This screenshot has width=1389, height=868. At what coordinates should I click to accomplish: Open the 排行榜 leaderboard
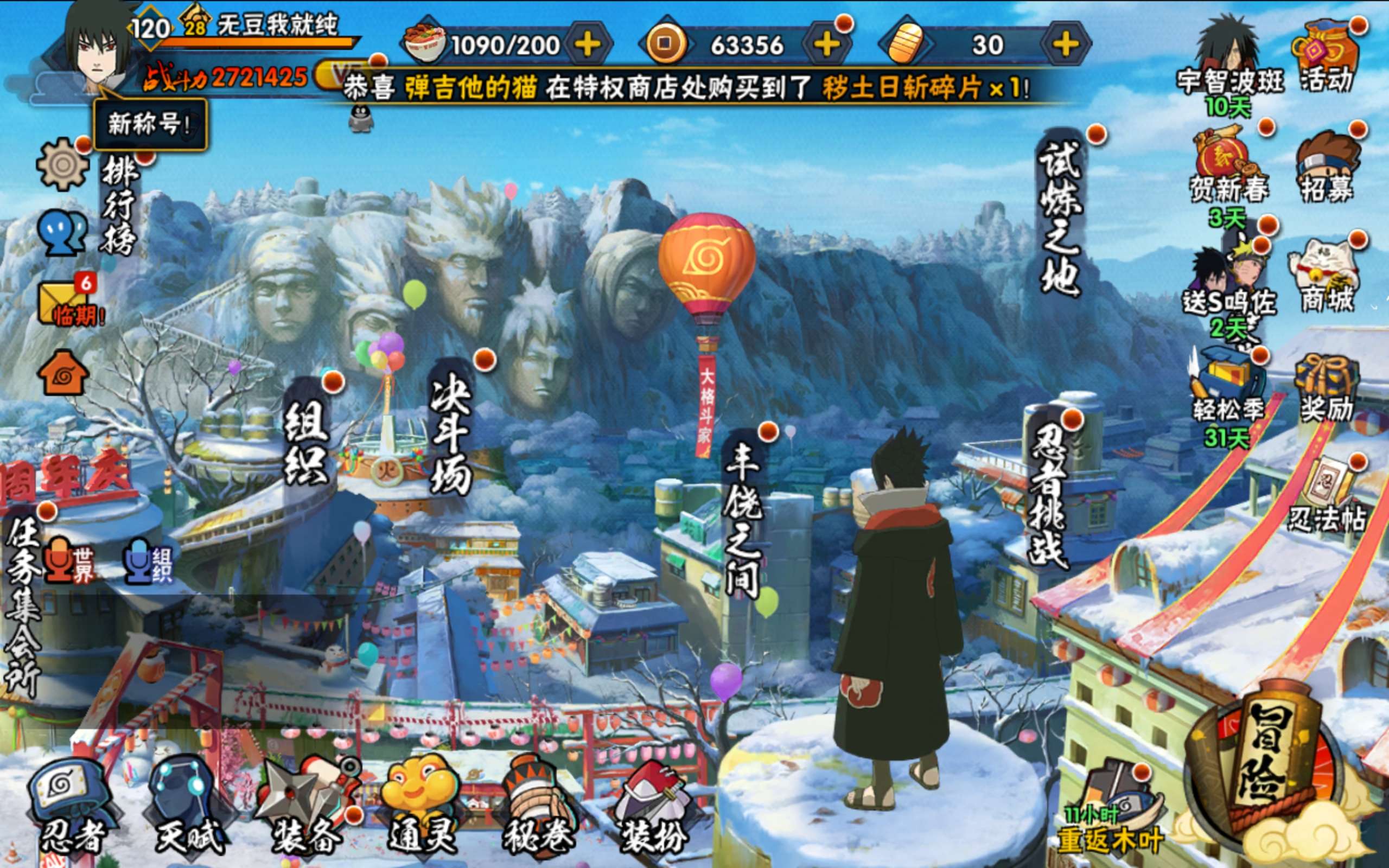tap(119, 206)
